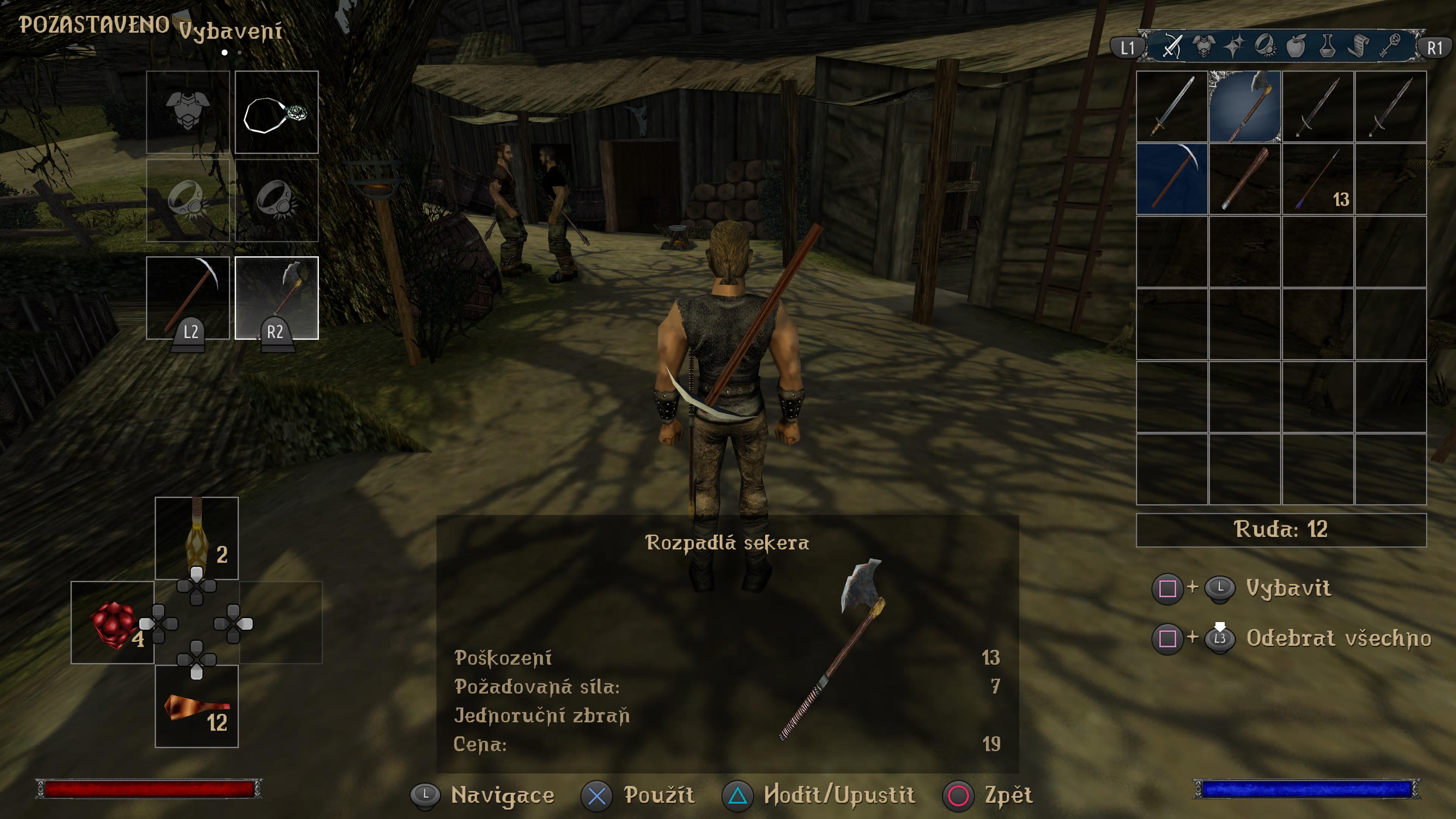Click the equipped amulet slot
The height and width of the screenshot is (819, 1456).
click(276, 112)
